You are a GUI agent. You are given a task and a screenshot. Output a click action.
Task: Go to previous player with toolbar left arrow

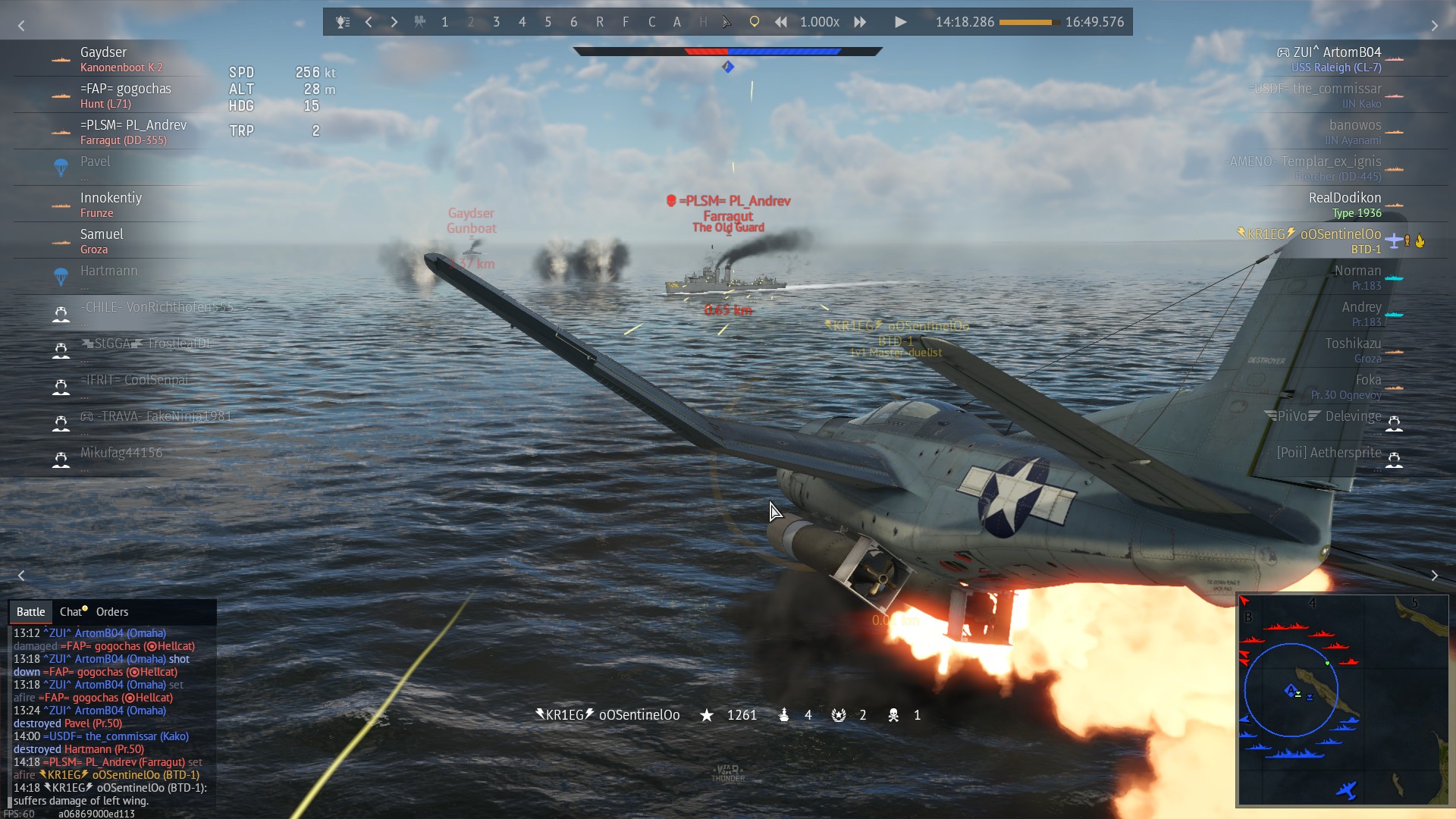(369, 22)
